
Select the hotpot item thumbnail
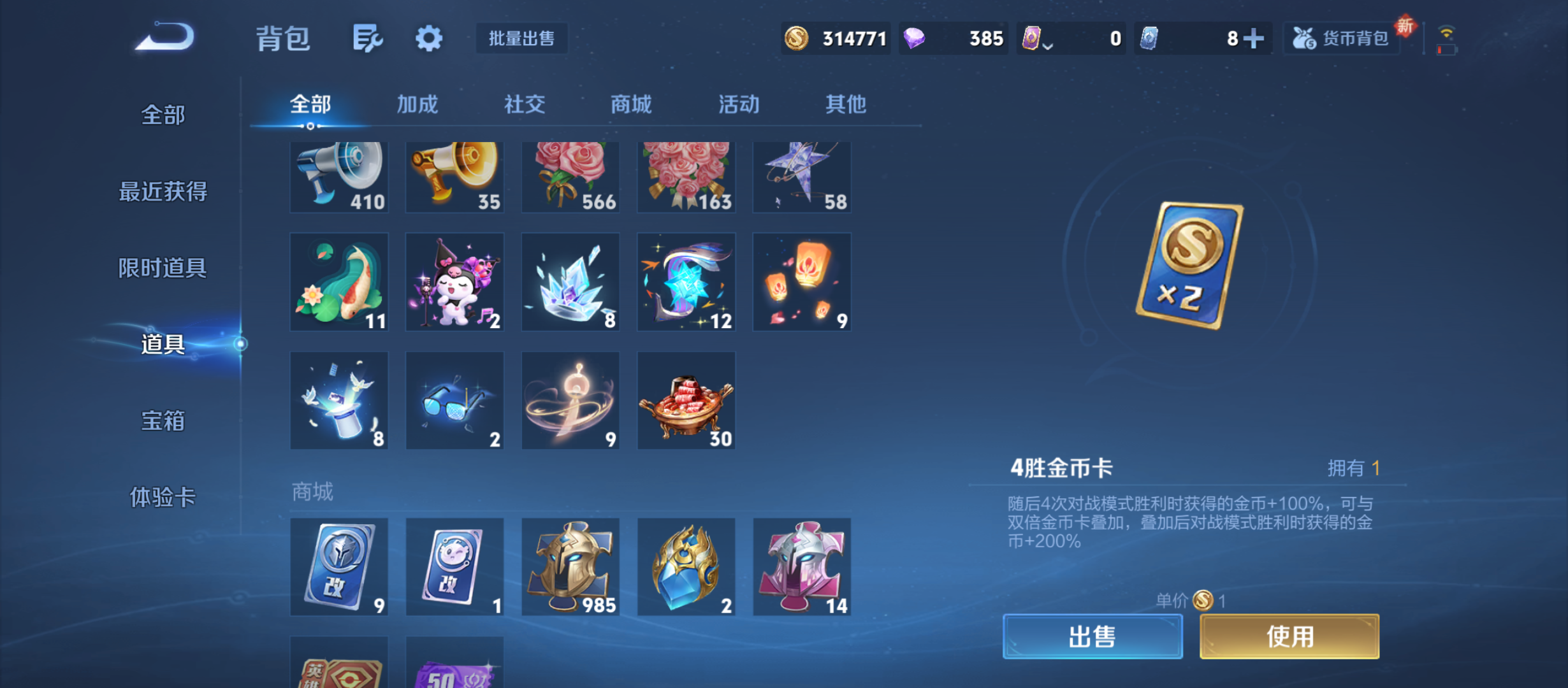[x=686, y=400]
